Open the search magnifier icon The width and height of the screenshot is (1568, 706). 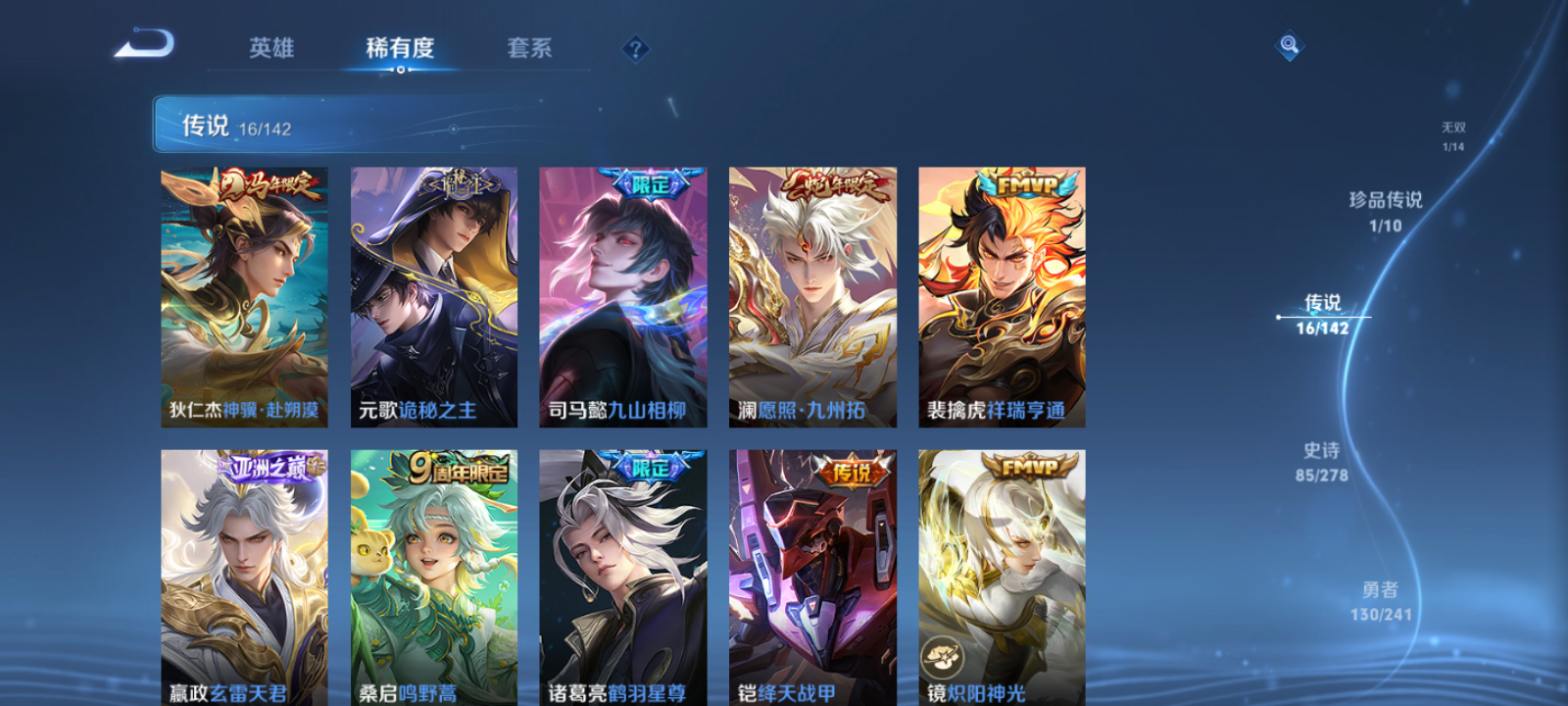[1289, 43]
